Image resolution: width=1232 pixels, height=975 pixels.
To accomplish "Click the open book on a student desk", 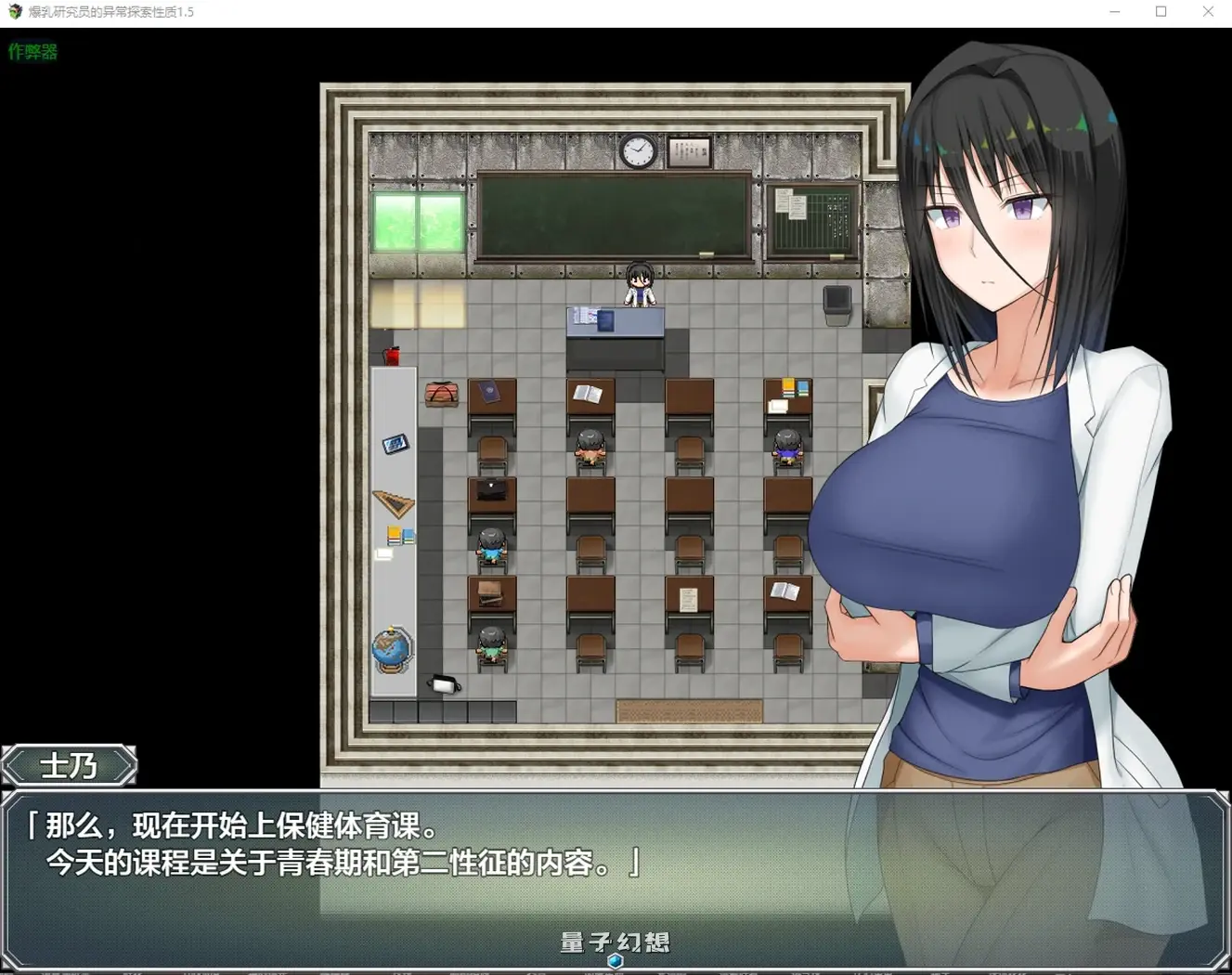I will (588, 392).
